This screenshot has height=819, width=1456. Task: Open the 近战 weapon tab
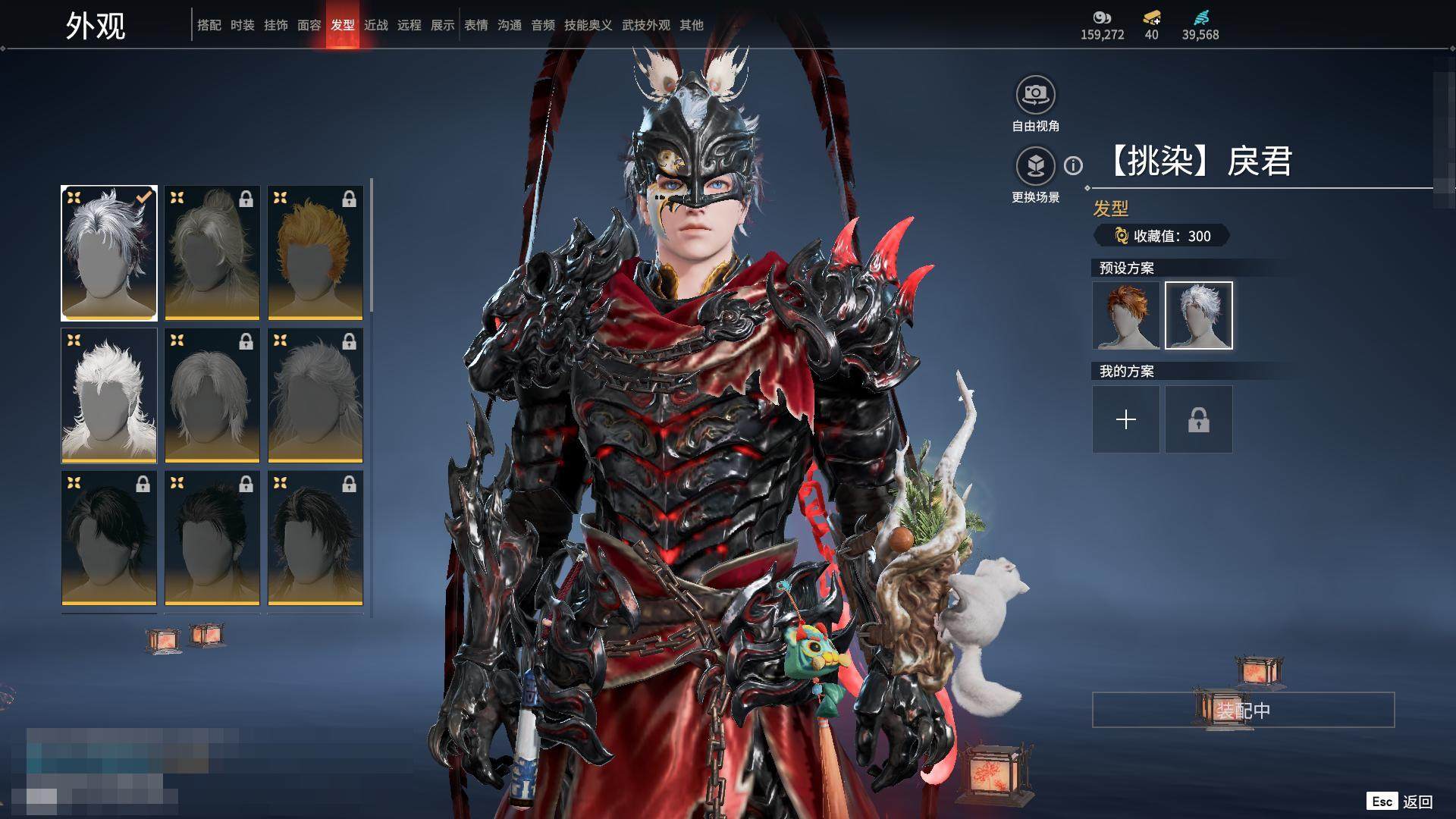click(376, 25)
